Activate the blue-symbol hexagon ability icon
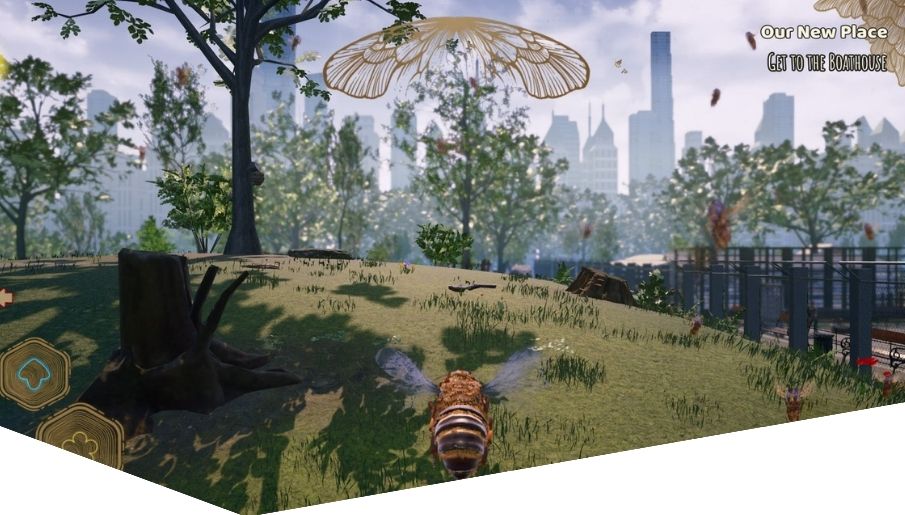The height and width of the screenshot is (515, 905). (36, 375)
